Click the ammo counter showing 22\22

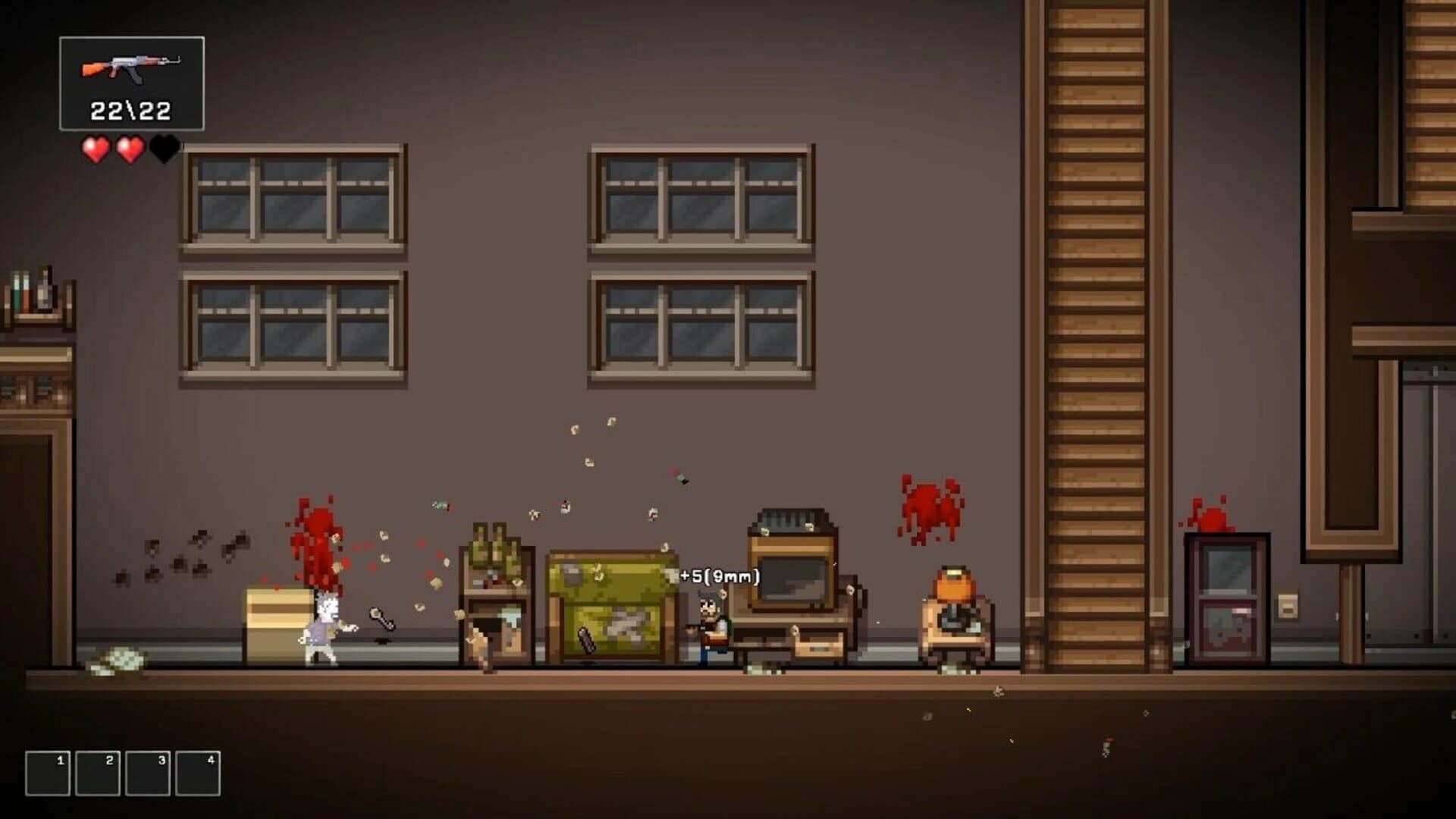coord(130,108)
